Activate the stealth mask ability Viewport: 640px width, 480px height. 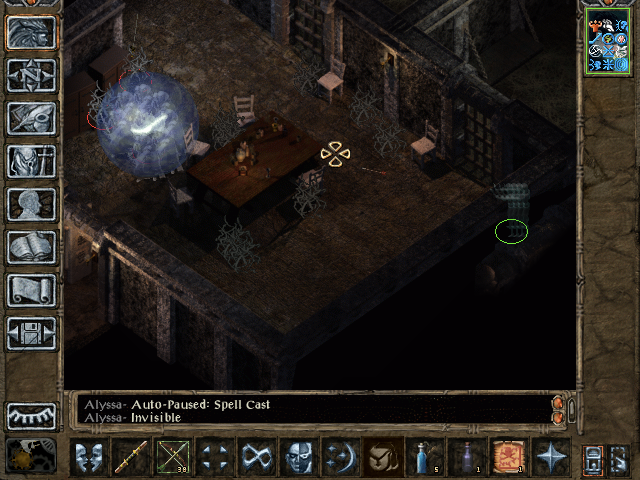[299, 458]
